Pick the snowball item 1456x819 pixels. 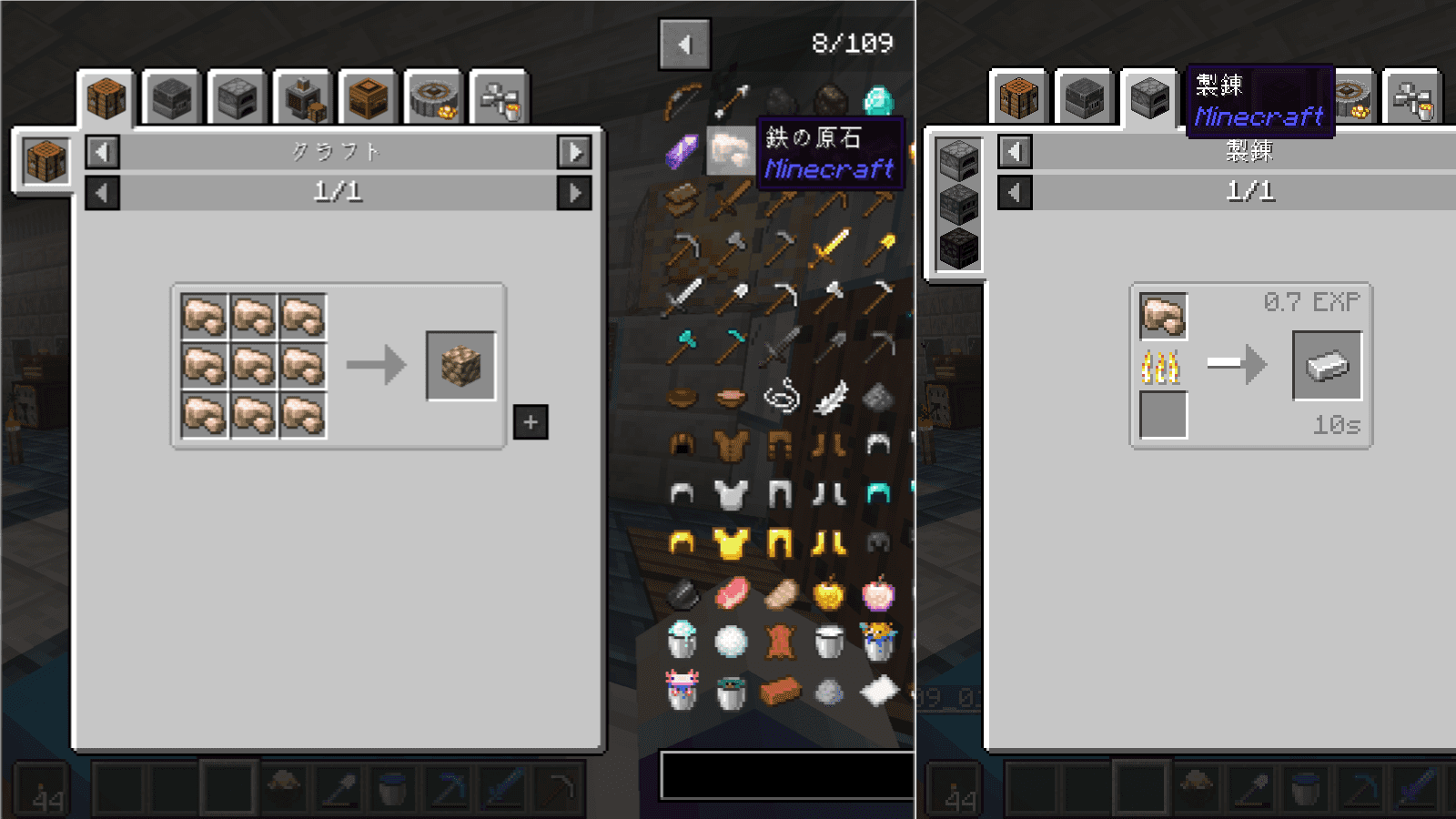(x=731, y=642)
